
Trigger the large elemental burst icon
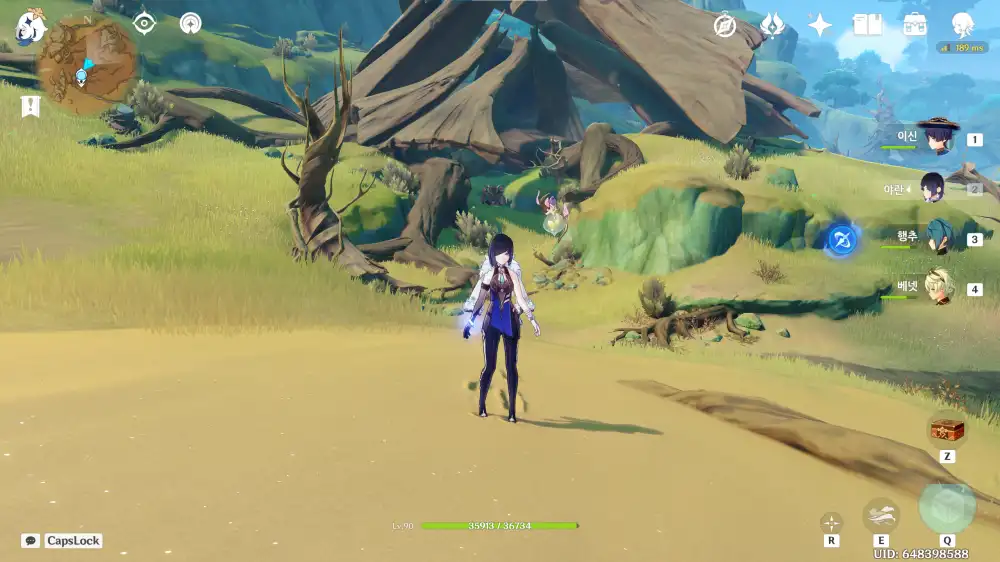tap(947, 508)
